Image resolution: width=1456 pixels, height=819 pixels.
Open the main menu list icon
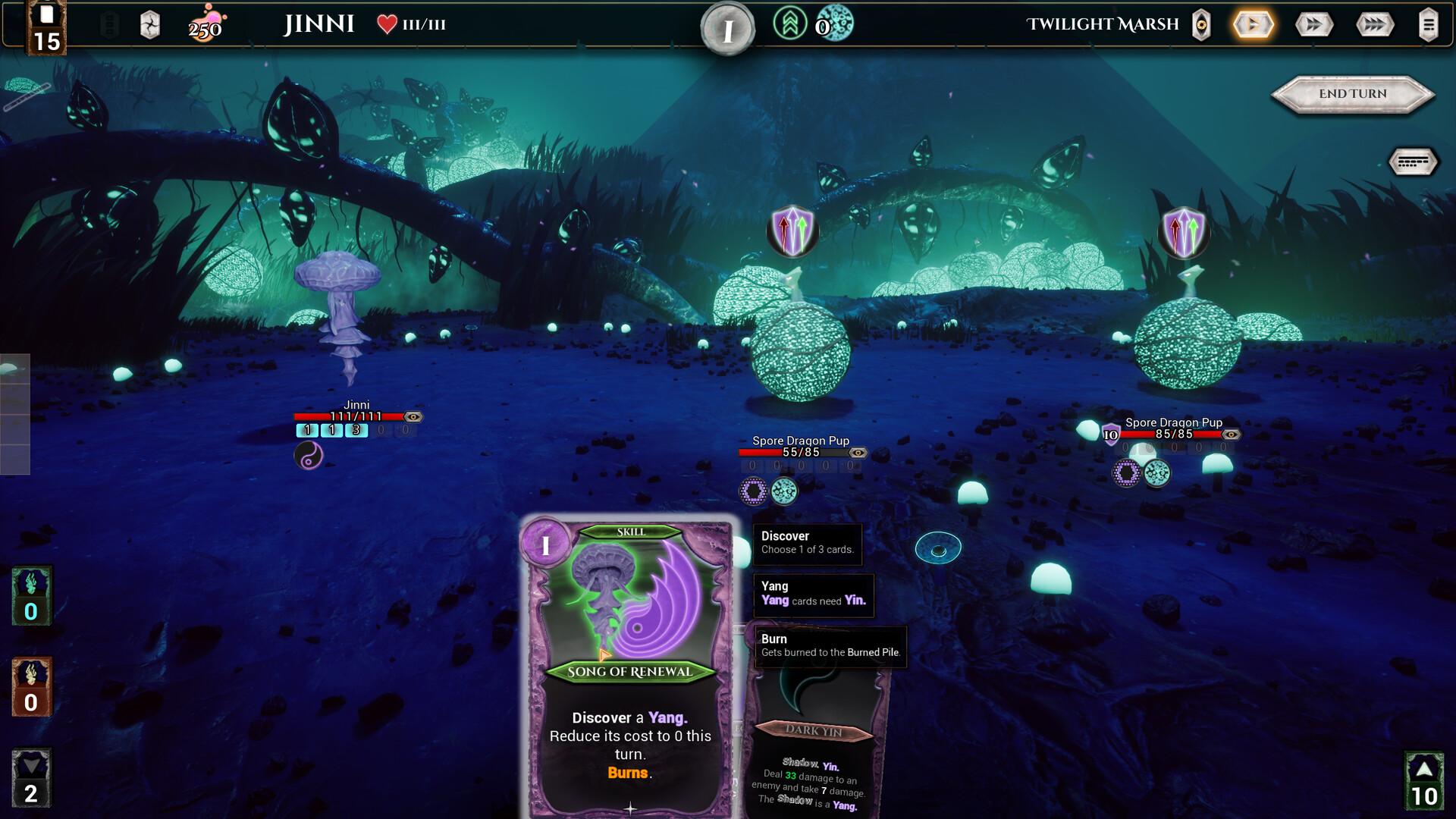pyautogui.click(x=1428, y=25)
